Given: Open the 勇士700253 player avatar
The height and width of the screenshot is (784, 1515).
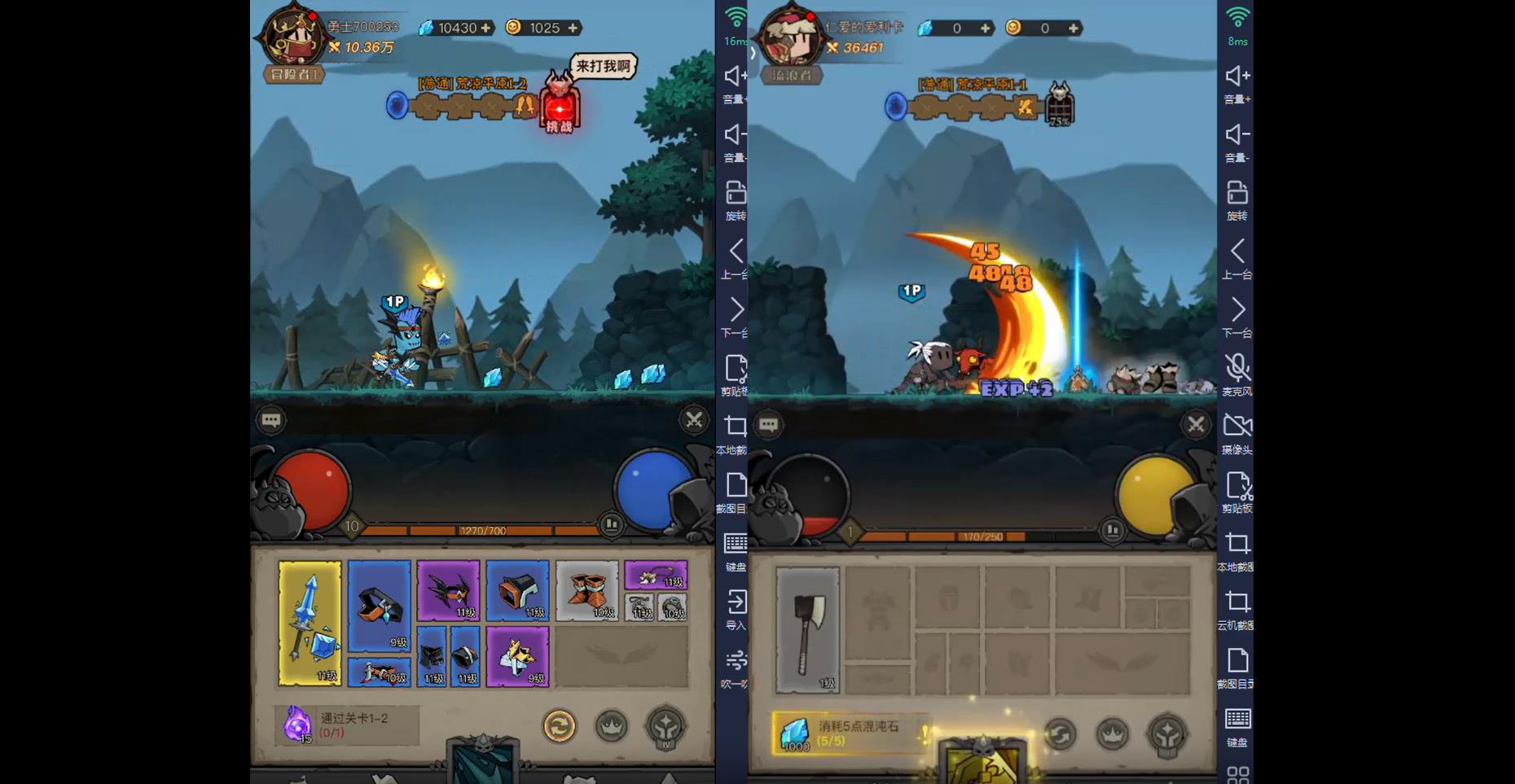Looking at the screenshot, I should tap(292, 37).
